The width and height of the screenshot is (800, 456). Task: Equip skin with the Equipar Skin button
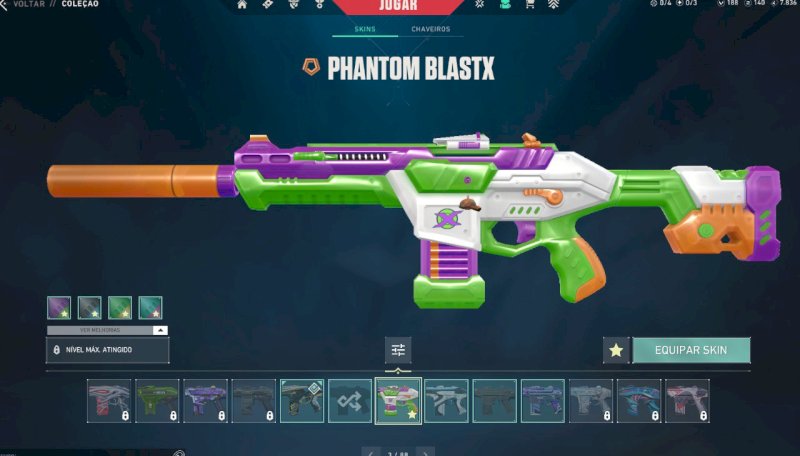pyautogui.click(x=691, y=350)
